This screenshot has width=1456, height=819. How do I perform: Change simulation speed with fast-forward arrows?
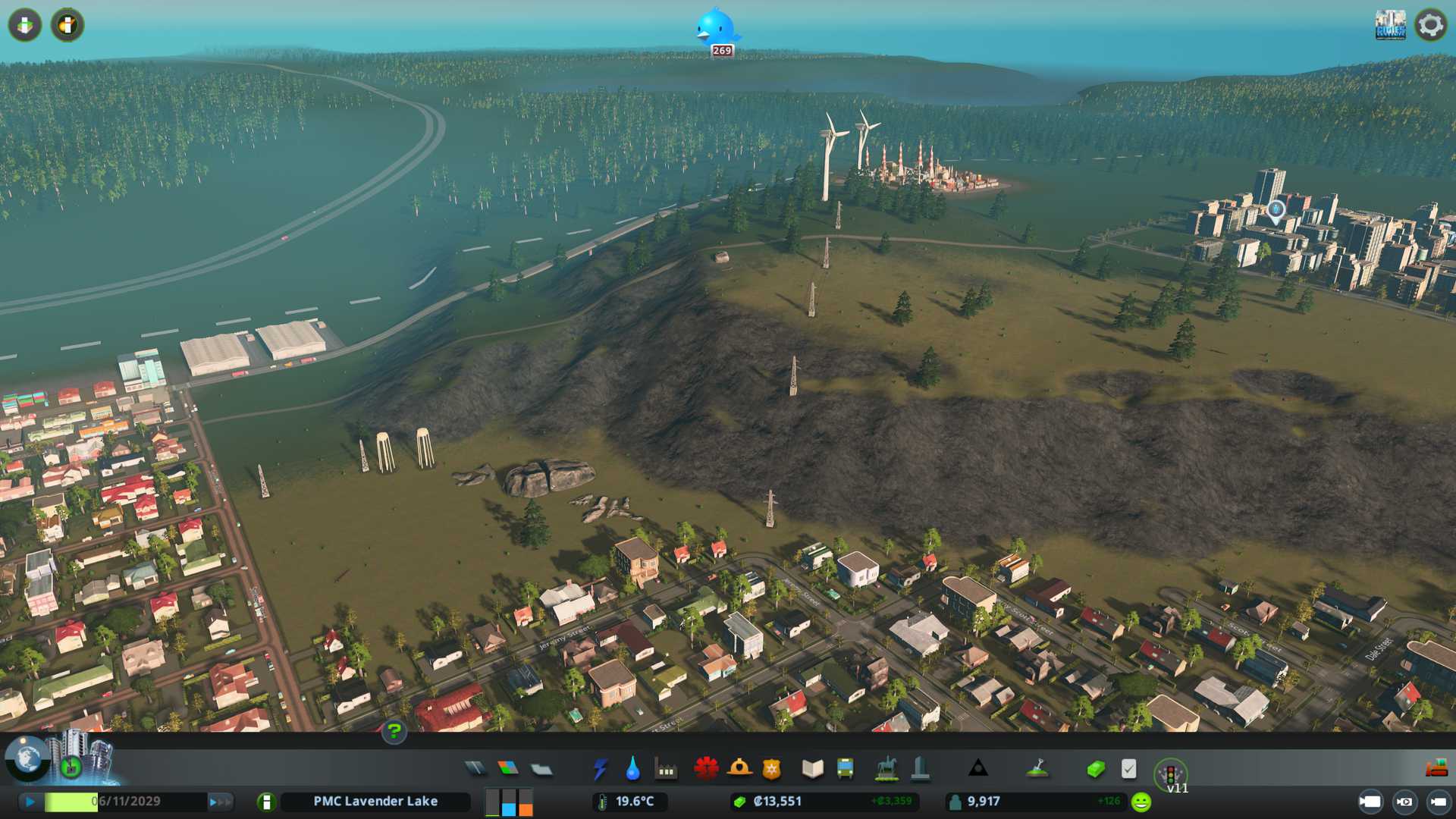(x=219, y=802)
